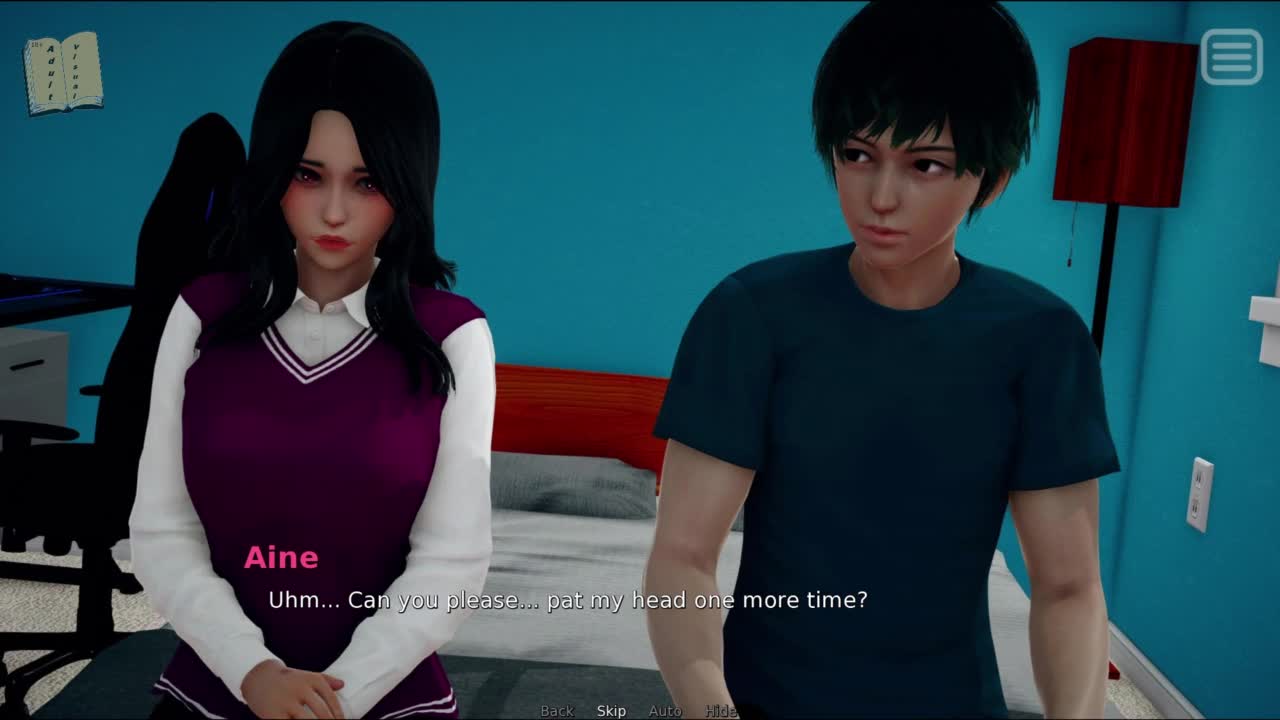Go Back to previous dialogue line
The height and width of the screenshot is (720, 1280).
557,711
